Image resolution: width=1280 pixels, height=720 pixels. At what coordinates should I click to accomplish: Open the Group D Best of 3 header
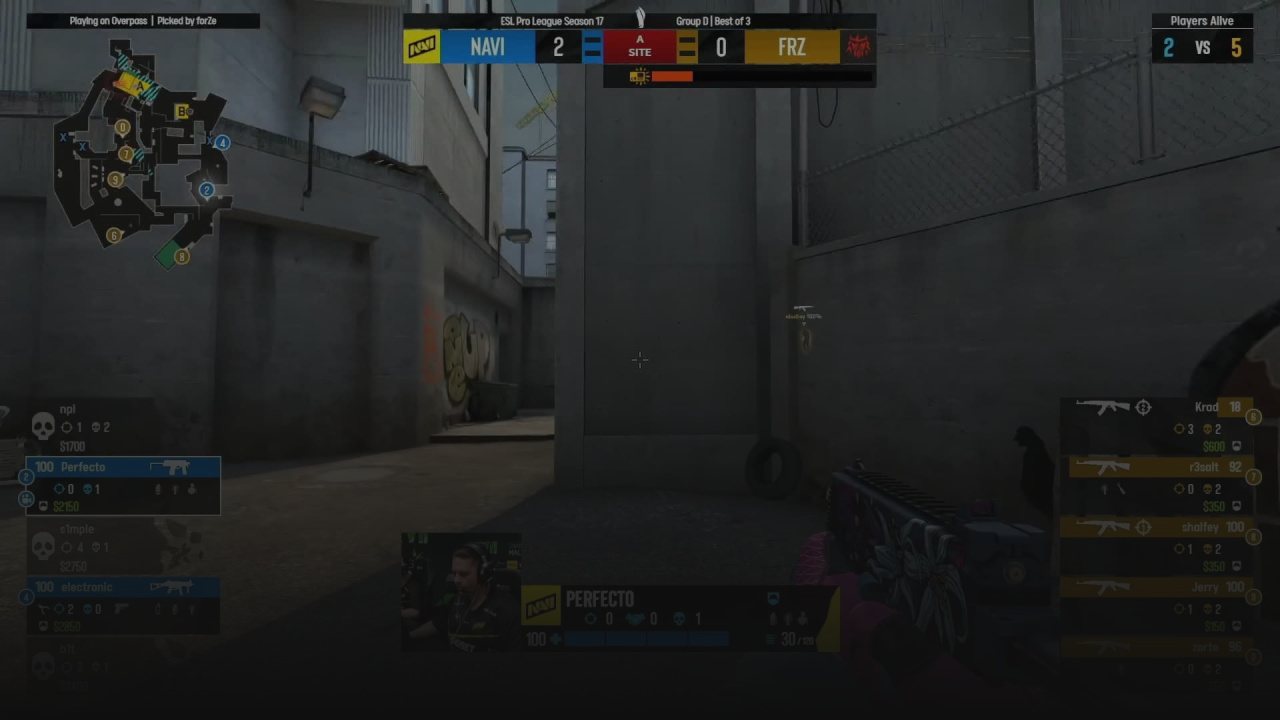[713, 20]
